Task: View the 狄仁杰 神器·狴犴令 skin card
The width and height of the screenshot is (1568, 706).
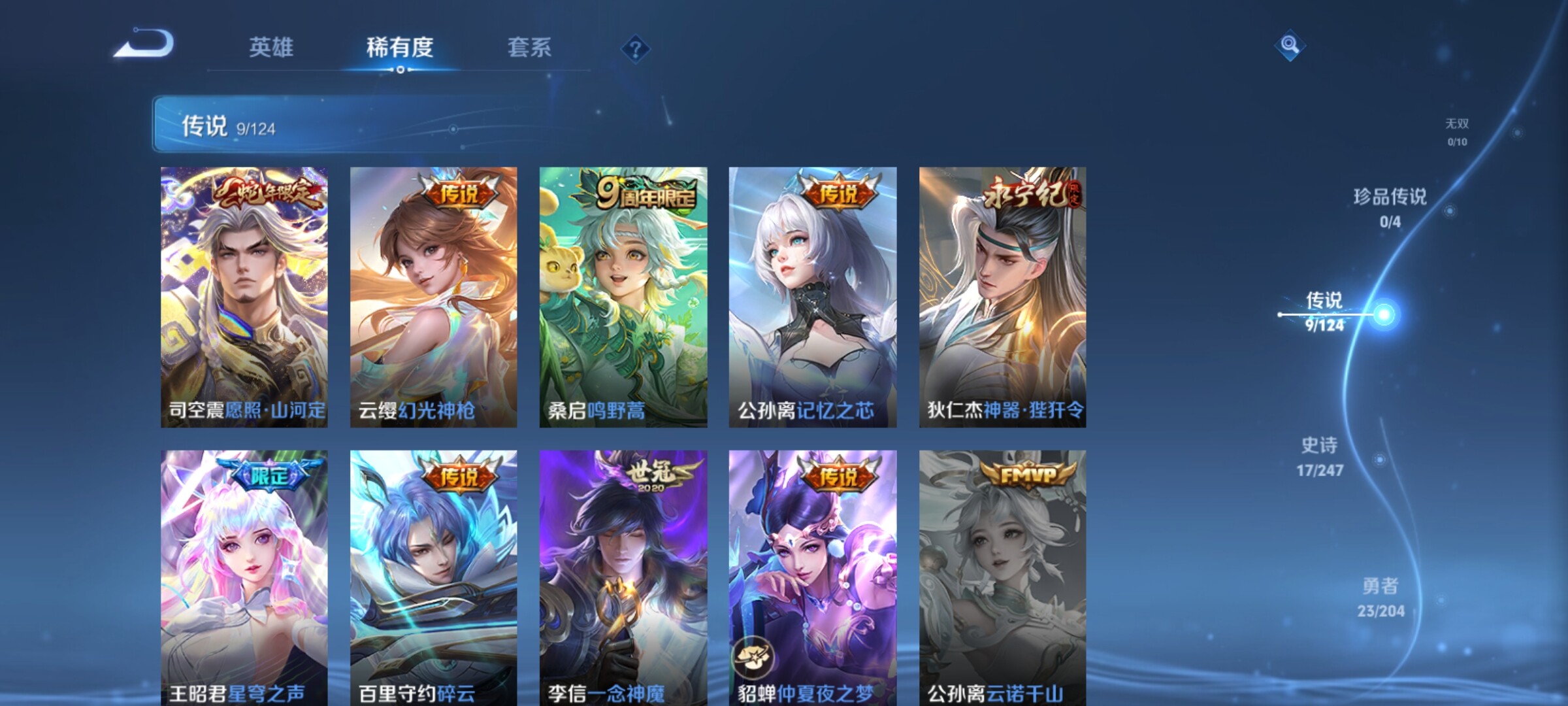Action: pyautogui.click(x=1002, y=297)
